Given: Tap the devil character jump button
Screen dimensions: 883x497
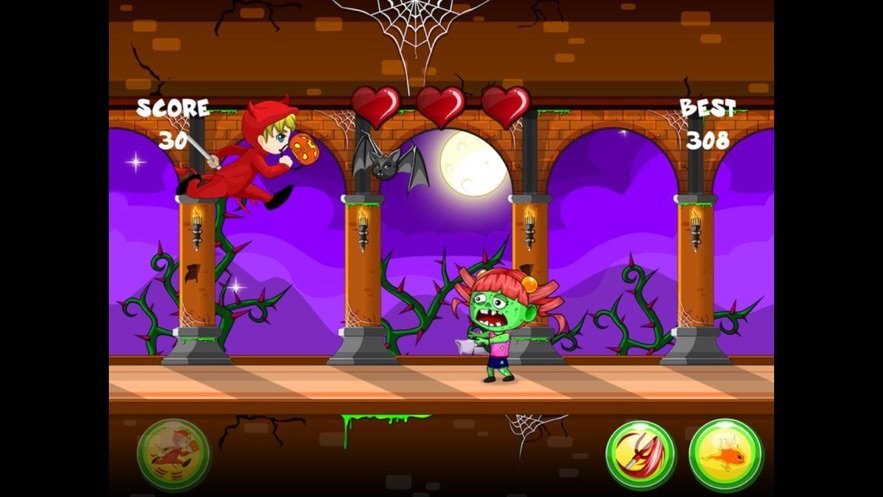Looking at the screenshot, I should pyautogui.click(x=173, y=455).
